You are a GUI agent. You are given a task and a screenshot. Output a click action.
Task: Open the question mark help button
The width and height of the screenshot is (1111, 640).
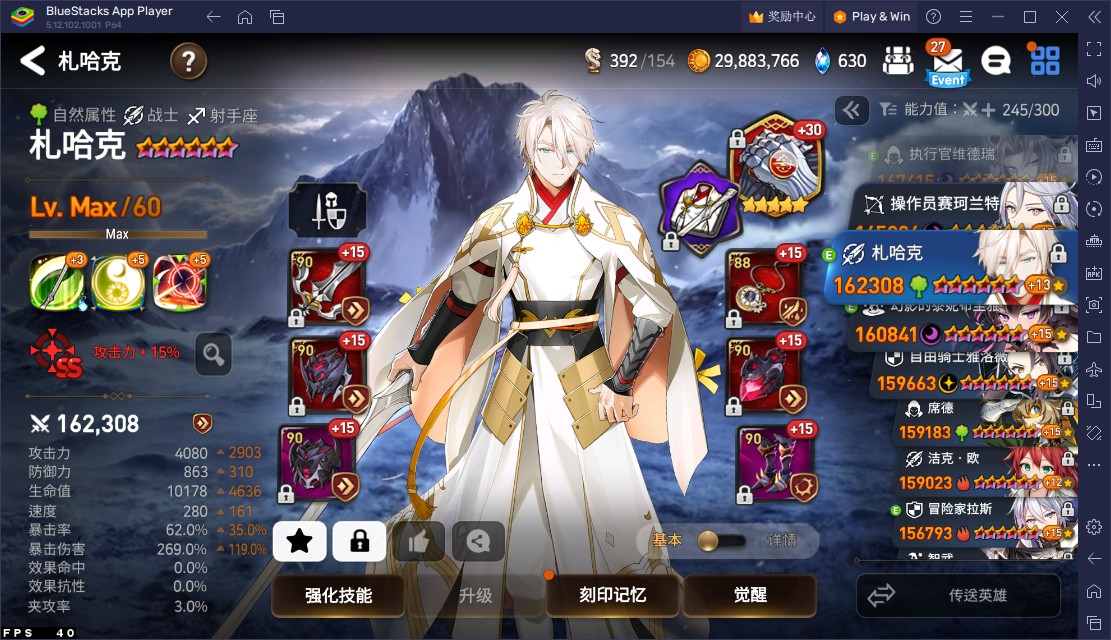[x=188, y=62]
